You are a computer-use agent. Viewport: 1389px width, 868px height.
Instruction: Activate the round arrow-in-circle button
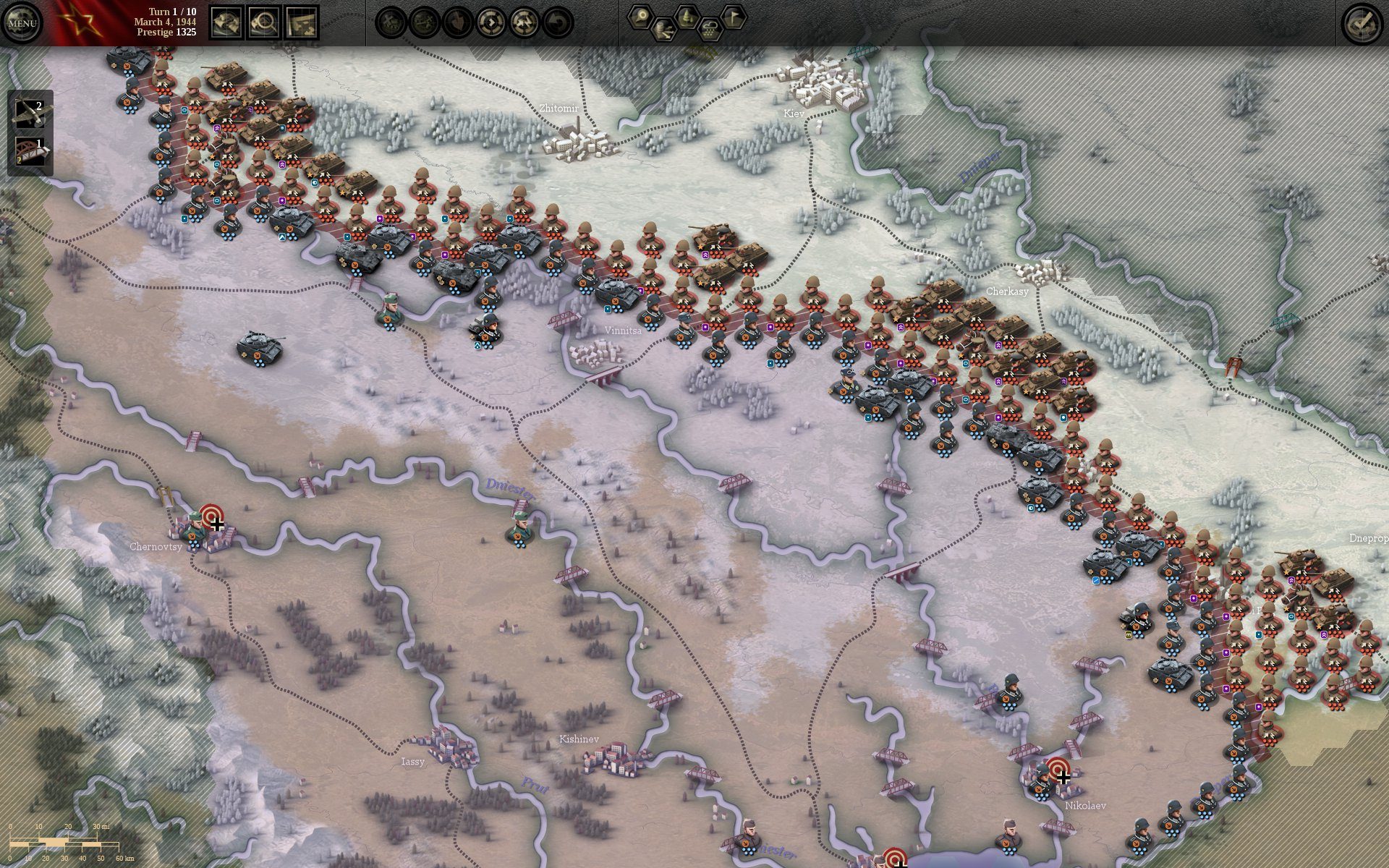pos(491,23)
